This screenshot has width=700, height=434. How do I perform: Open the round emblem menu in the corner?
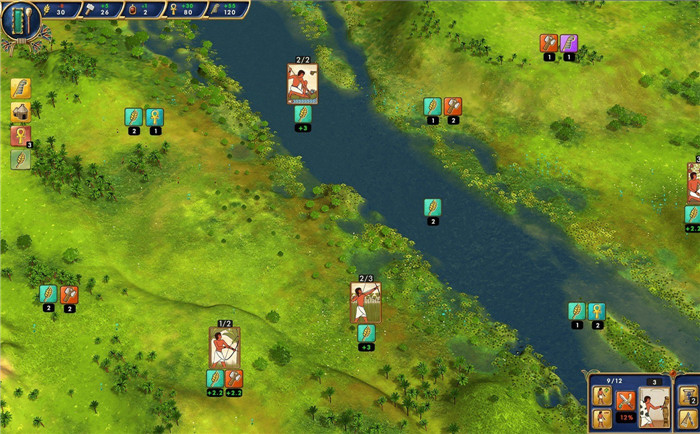click(20, 21)
